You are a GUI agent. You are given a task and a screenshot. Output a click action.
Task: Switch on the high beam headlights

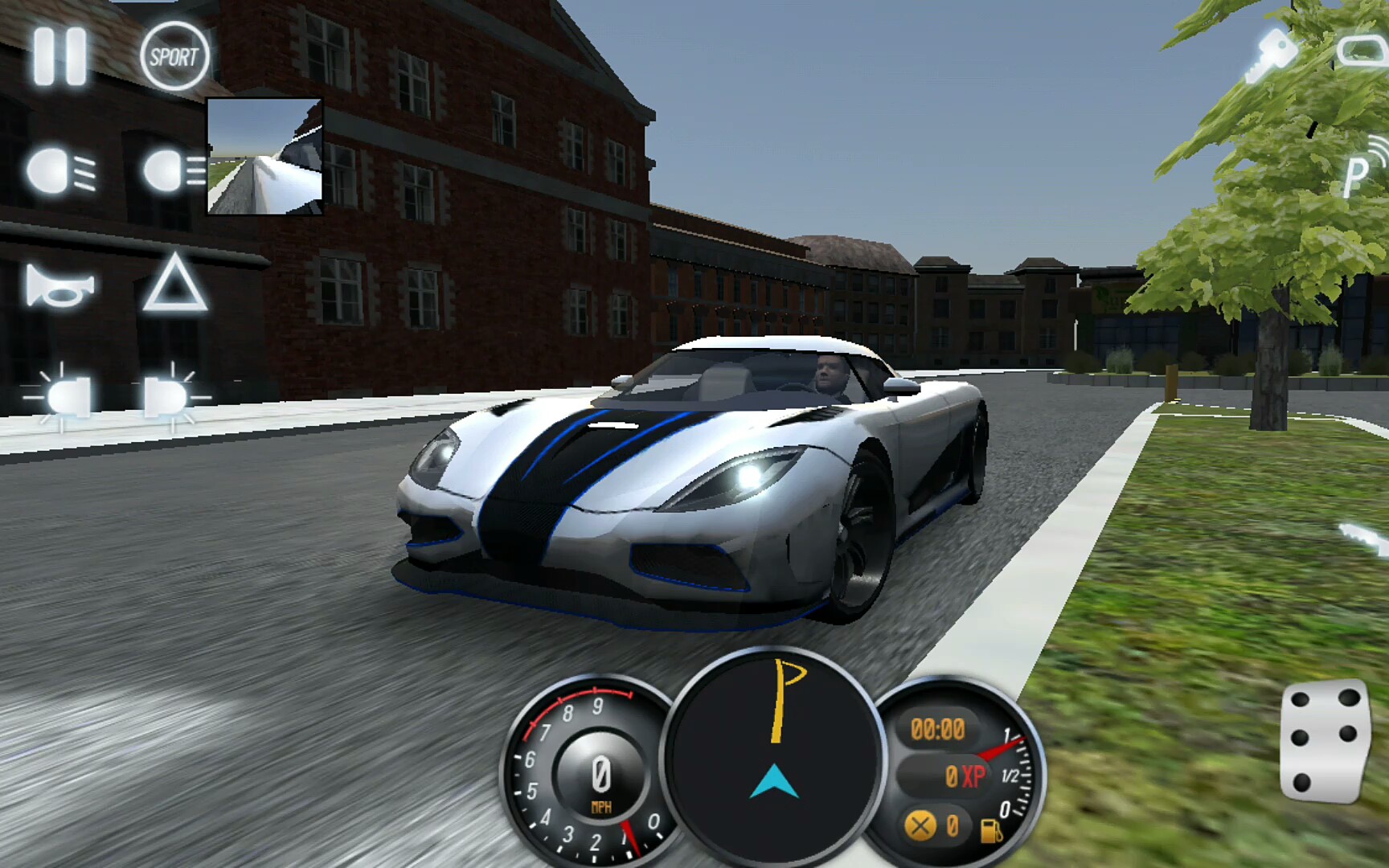[172, 171]
